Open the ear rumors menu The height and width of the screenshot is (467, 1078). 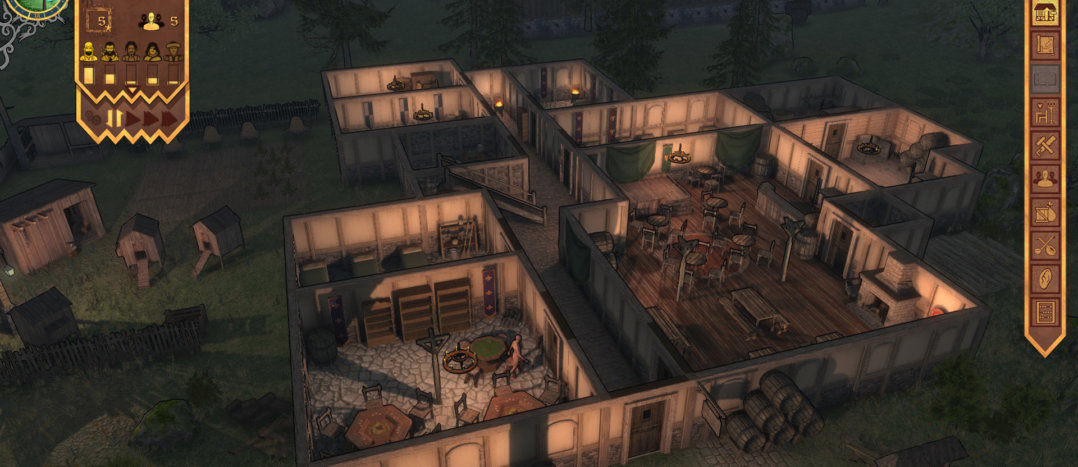coord(1045,278)
